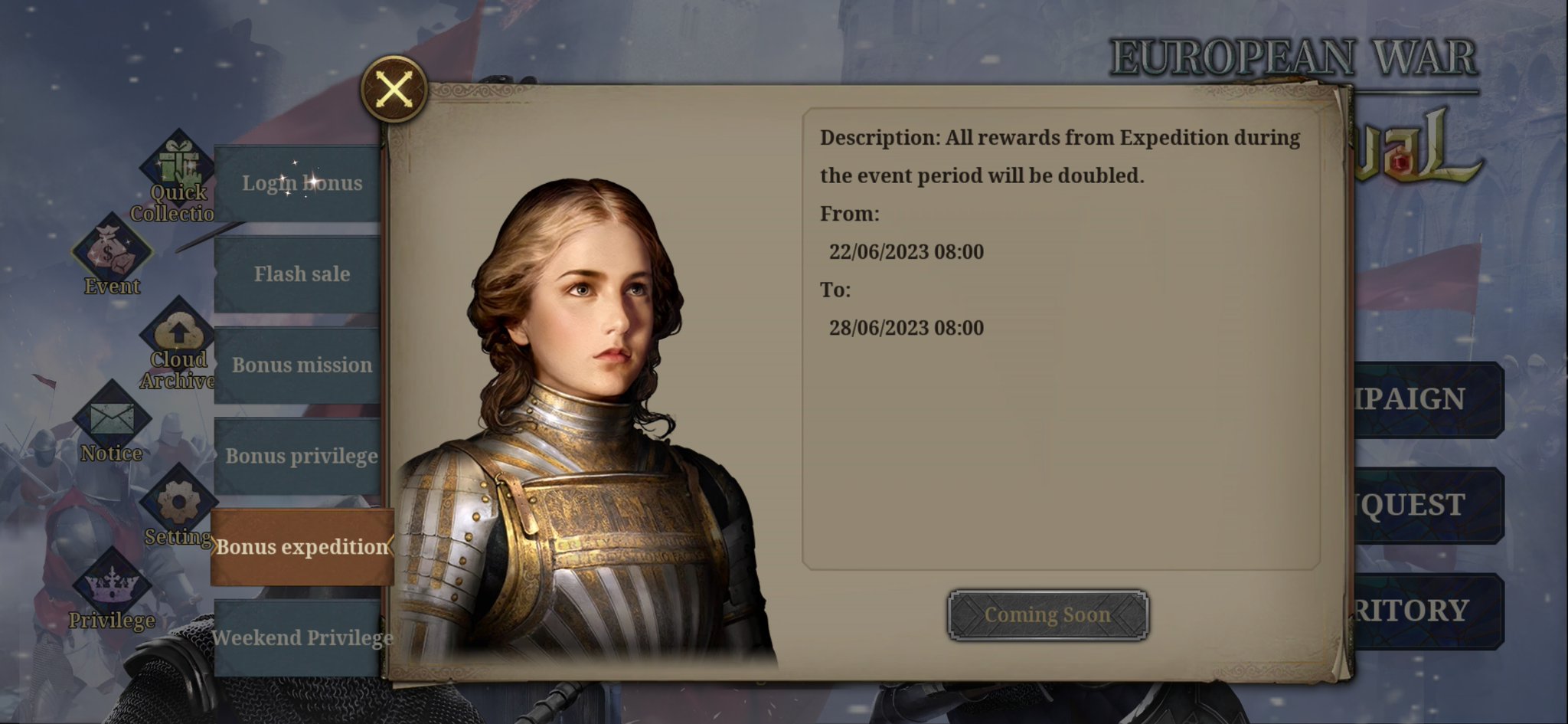The height and width of the screenshot is (724, 1568).
Task: Select the event start date text
Action: point(908,251)
